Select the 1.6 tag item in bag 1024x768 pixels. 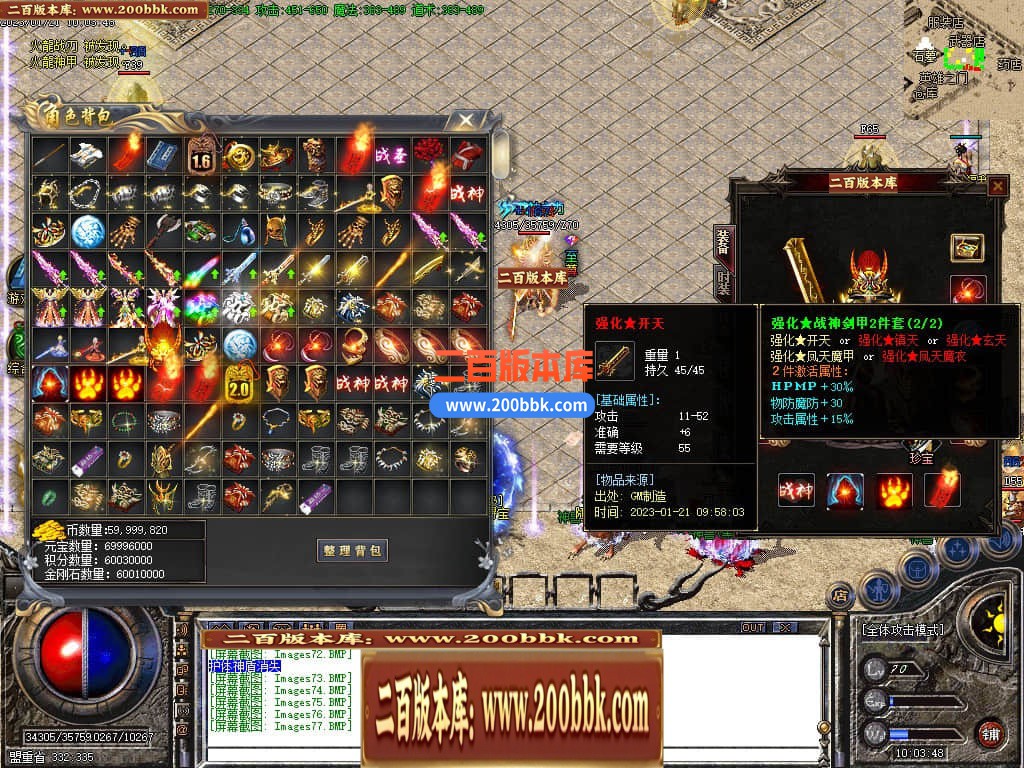(202, 155)
